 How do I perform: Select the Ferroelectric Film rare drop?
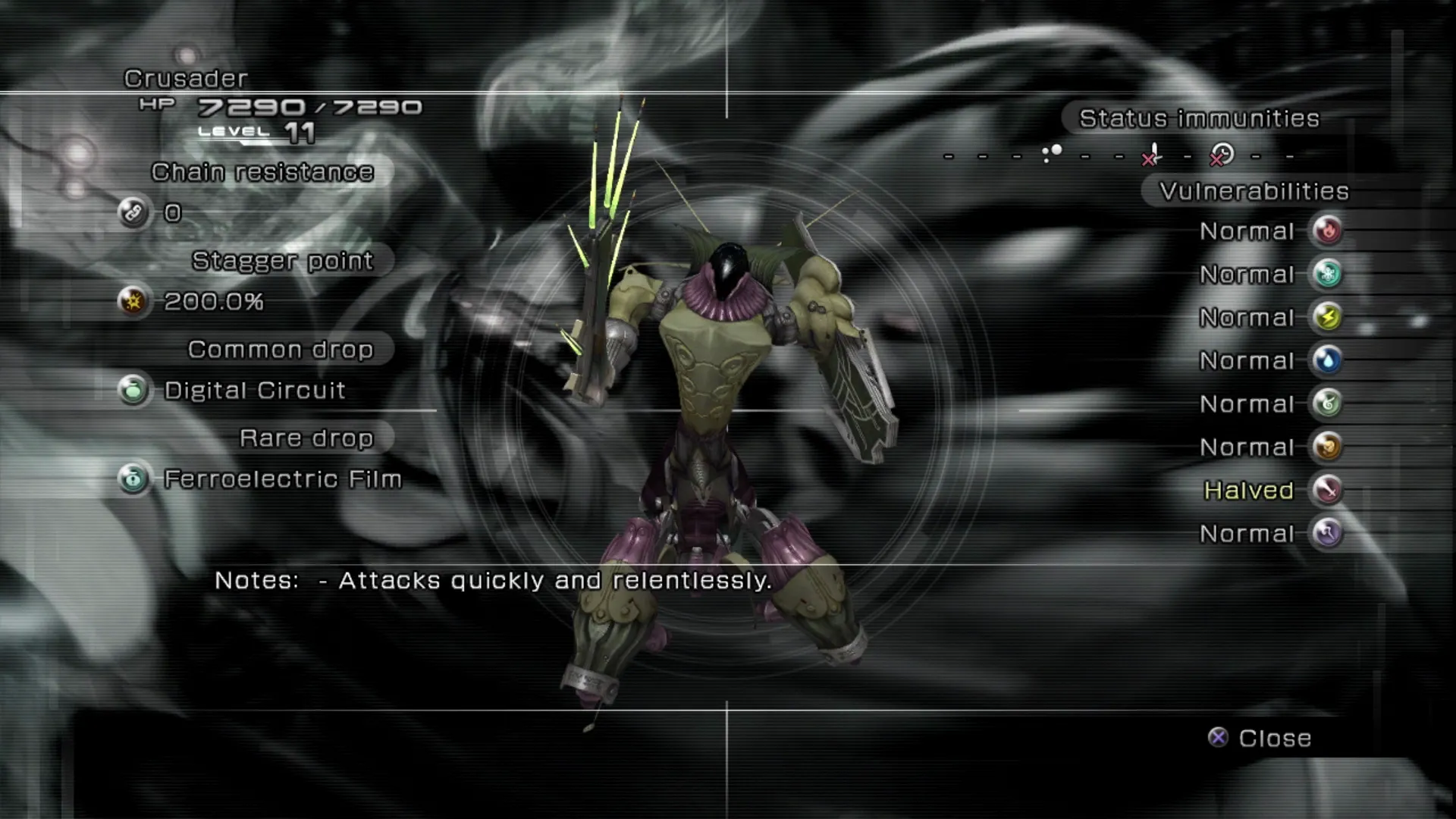(x=282, y=479)
